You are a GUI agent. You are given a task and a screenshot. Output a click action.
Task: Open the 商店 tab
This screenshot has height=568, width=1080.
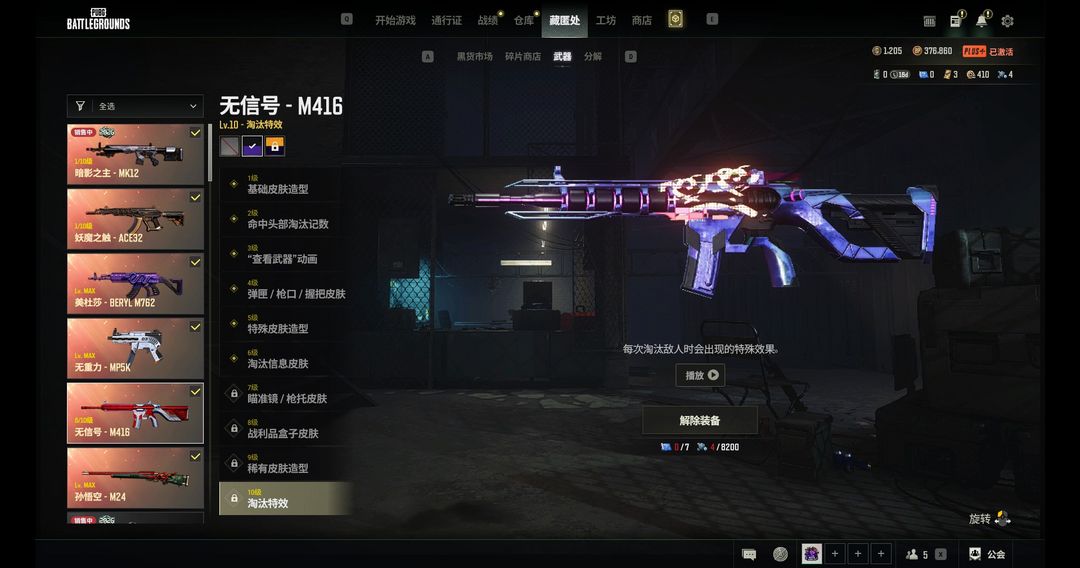pyautogui.click(x=642, y=21)
